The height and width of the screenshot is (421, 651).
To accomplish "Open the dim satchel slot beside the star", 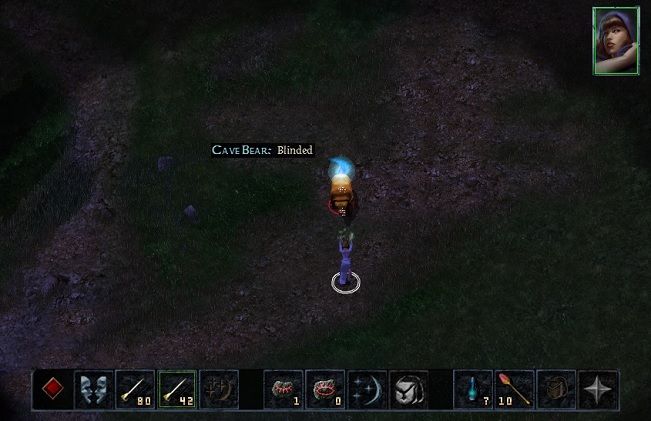I will pos(556,389).
